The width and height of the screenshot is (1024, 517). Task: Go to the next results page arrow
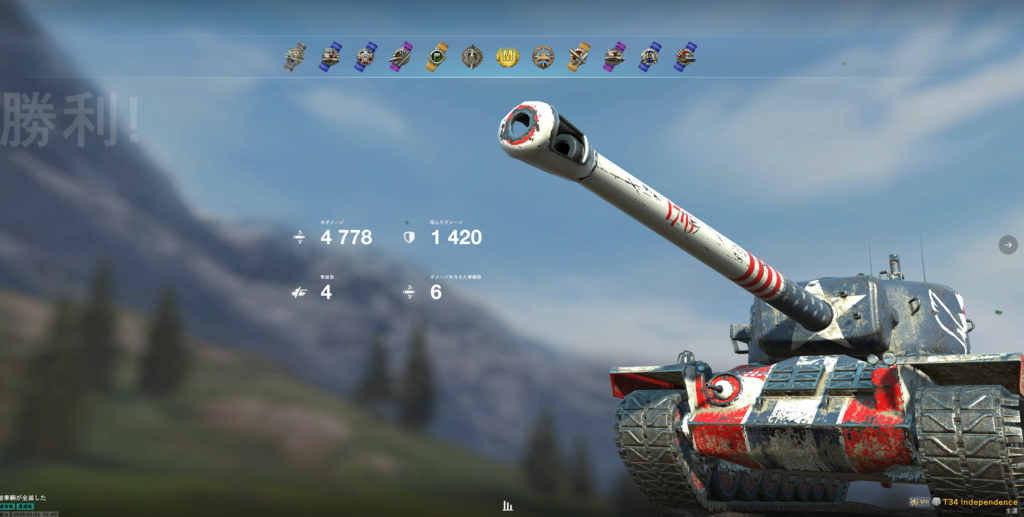tap(1008, 245)
